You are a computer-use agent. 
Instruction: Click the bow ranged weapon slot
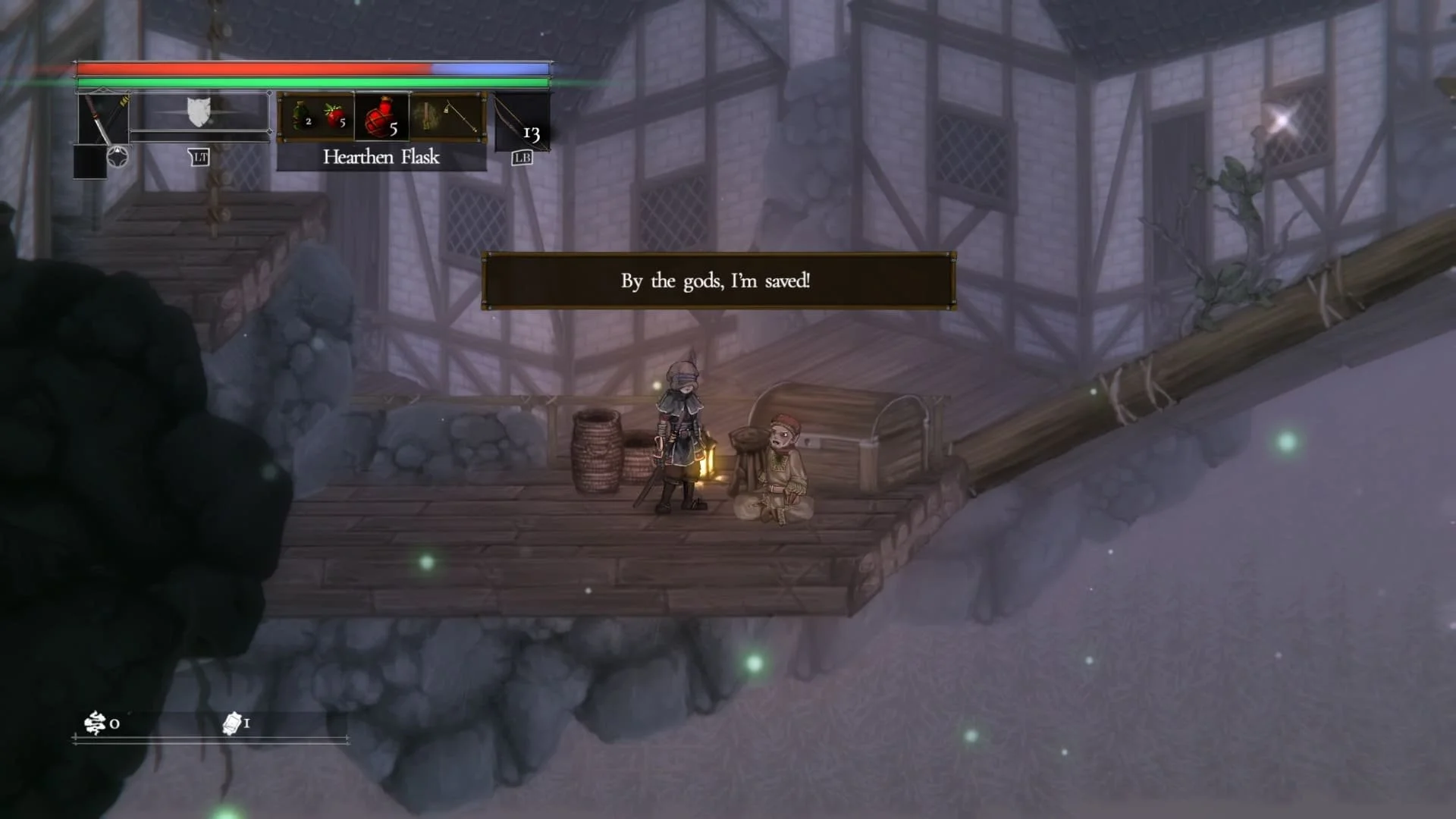pyautogui.click(x=521, y=121)
